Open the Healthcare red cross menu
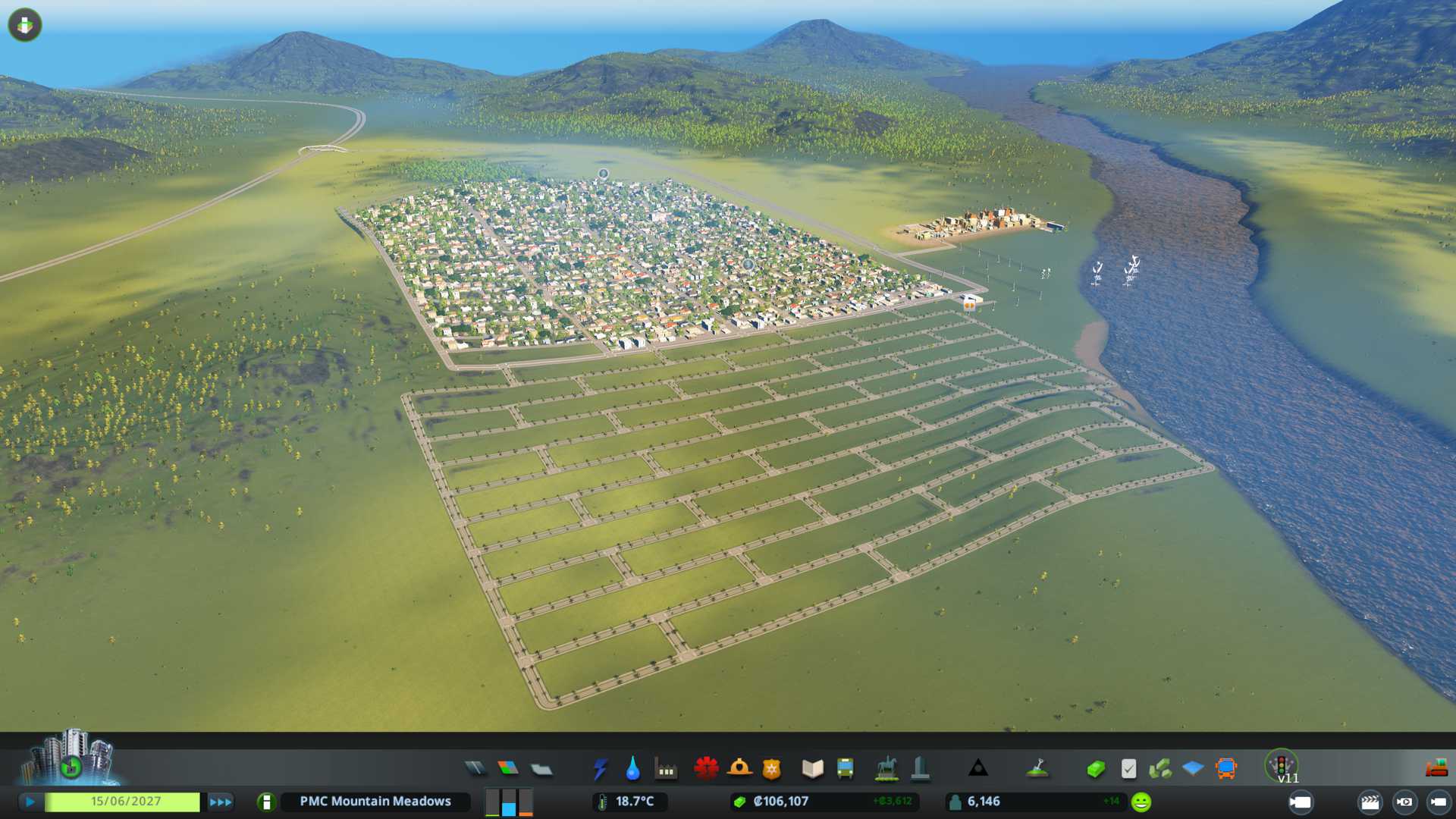Screen dimensions: 1456x819 [706, 769]
